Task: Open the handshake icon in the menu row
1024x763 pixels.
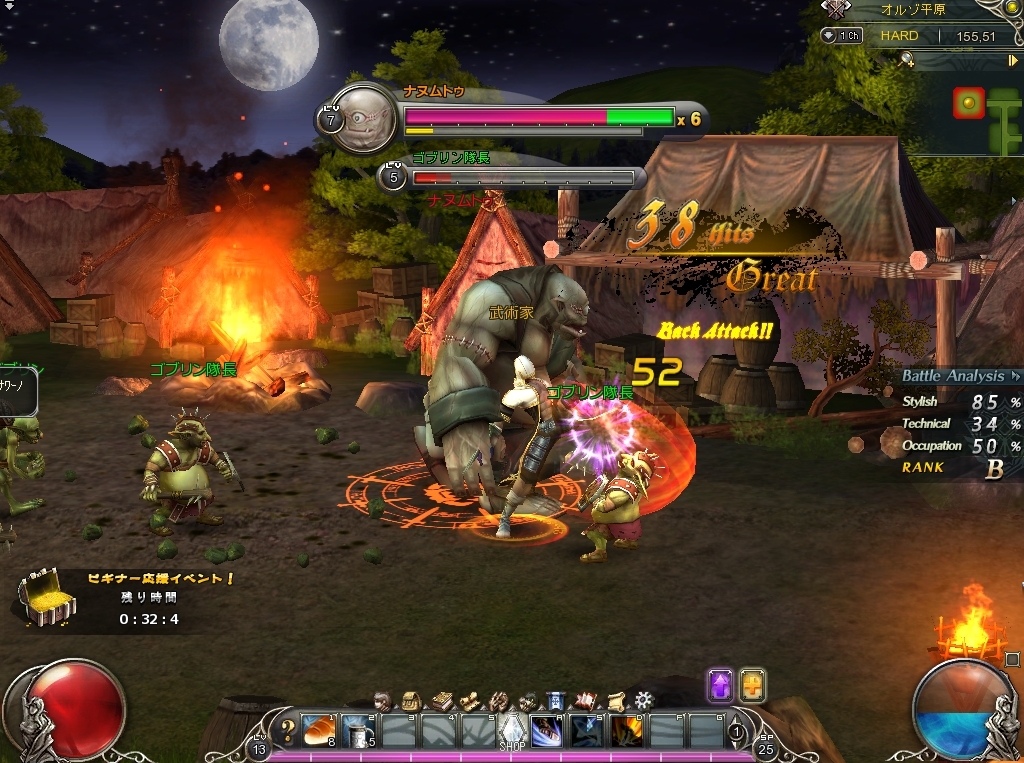Action: (x=499, y=700)
